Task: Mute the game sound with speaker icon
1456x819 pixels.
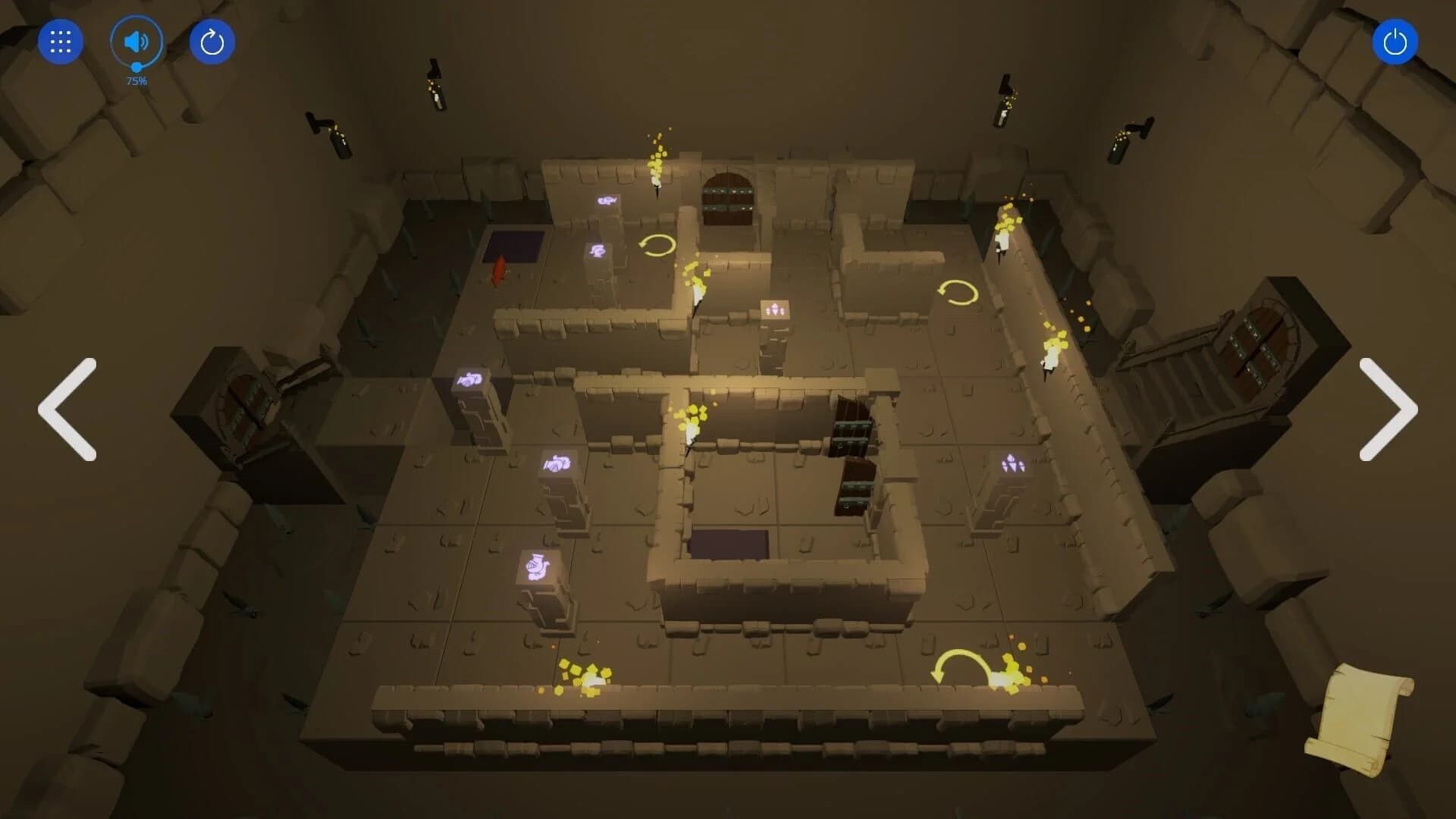Action: pyautogui.click(x=136, y=42)
